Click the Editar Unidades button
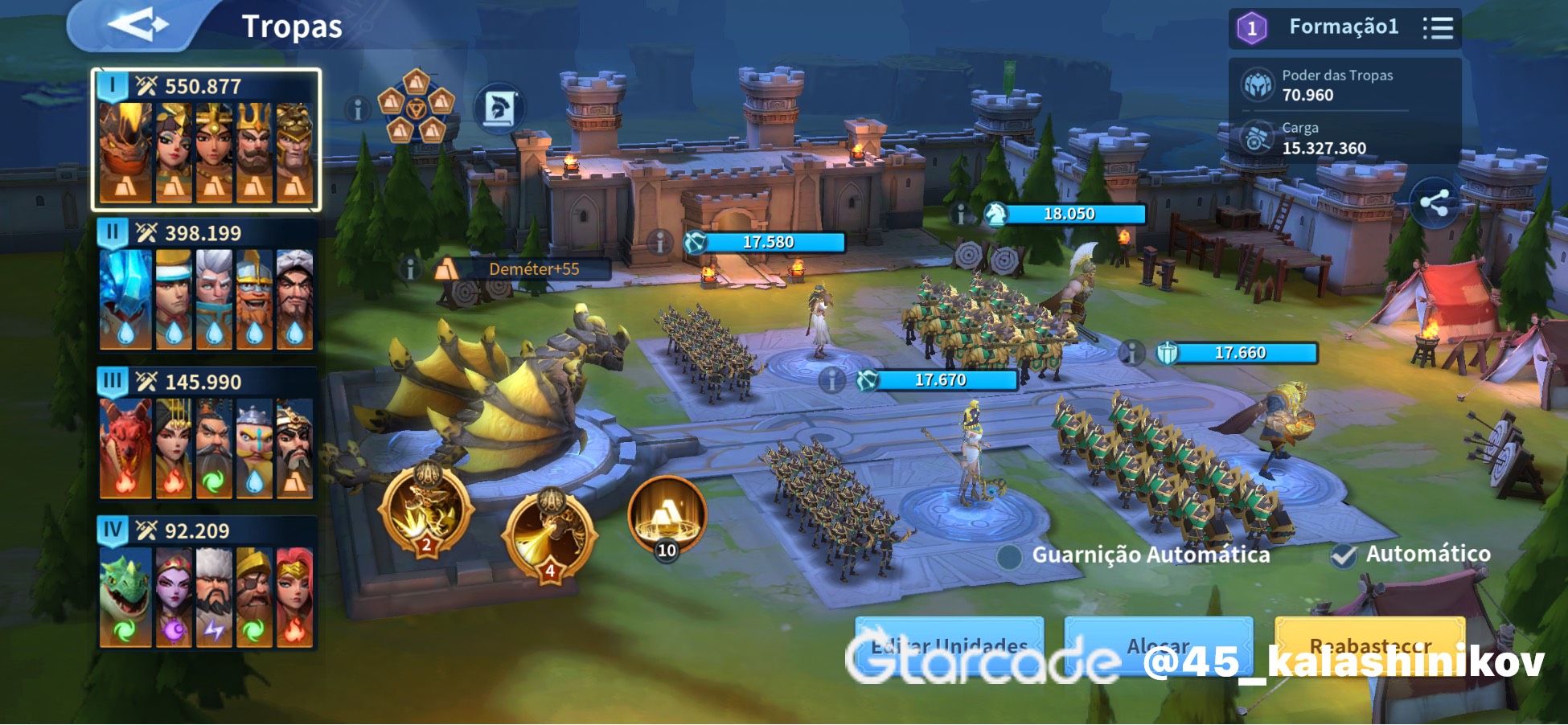The image size is (1568, 725). 949,645
